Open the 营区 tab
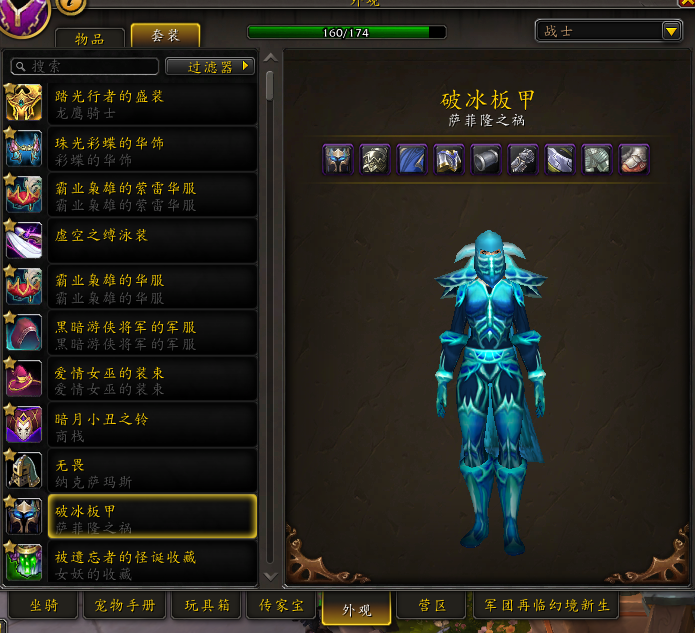The image size is (695, 633). click(x=432, y=606)
